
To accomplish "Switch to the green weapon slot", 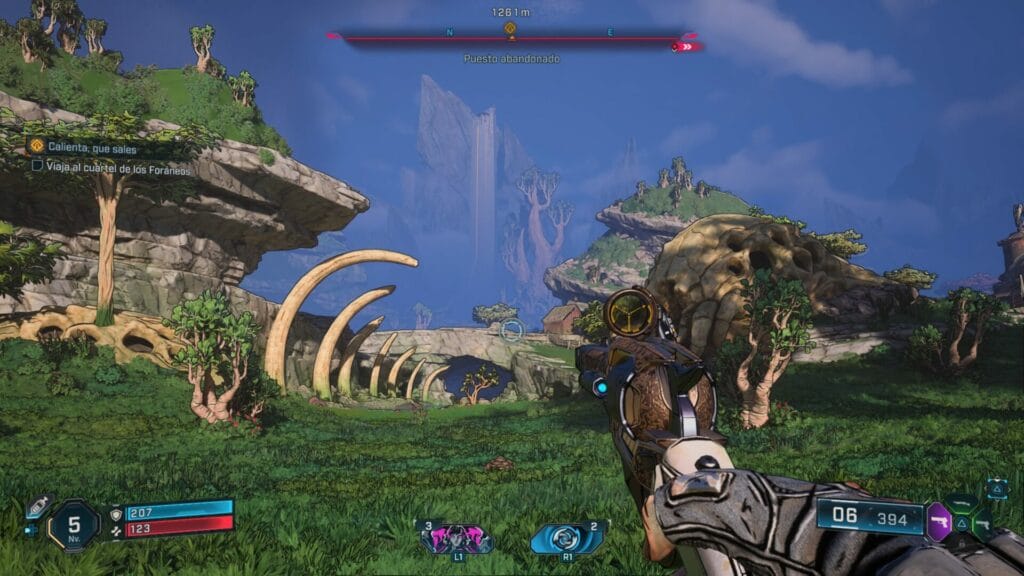I will pos(962,503).
